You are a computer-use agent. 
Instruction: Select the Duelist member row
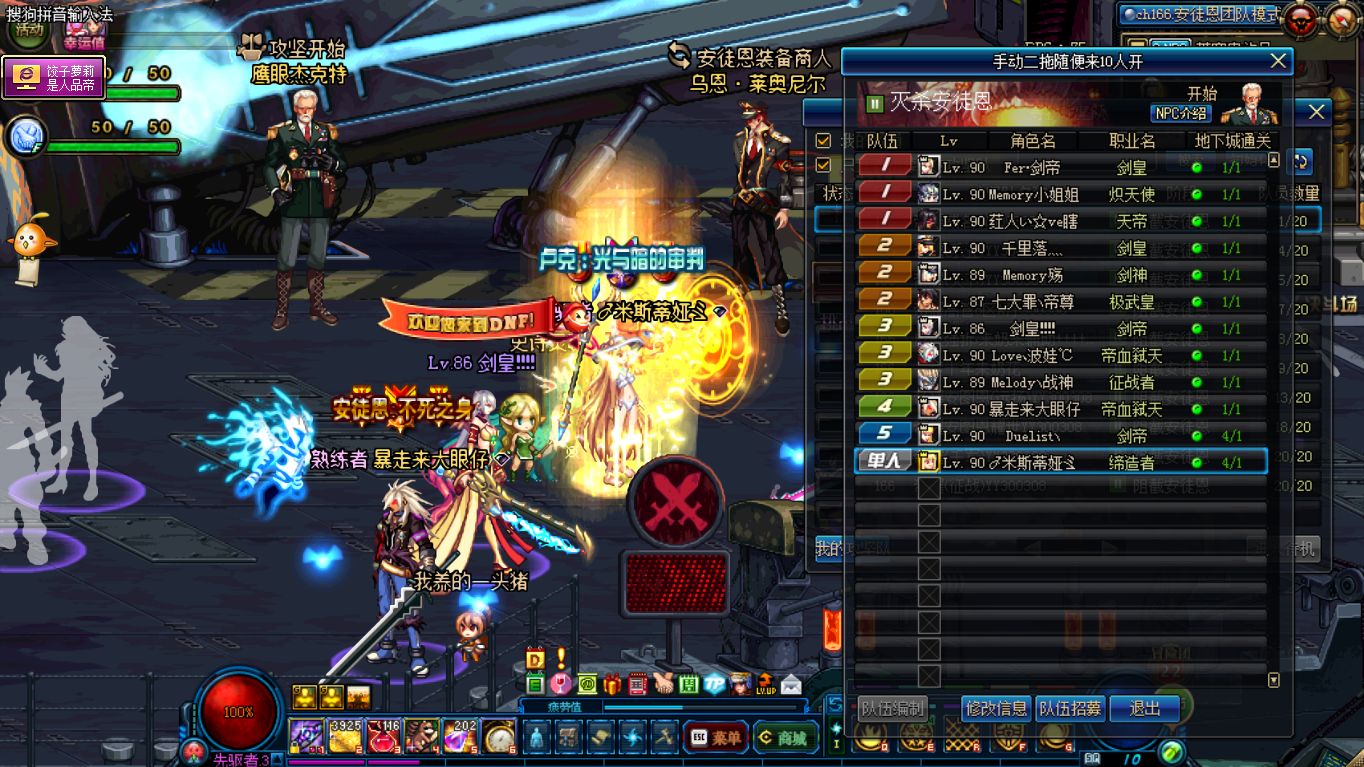[x=1060, y=436]
